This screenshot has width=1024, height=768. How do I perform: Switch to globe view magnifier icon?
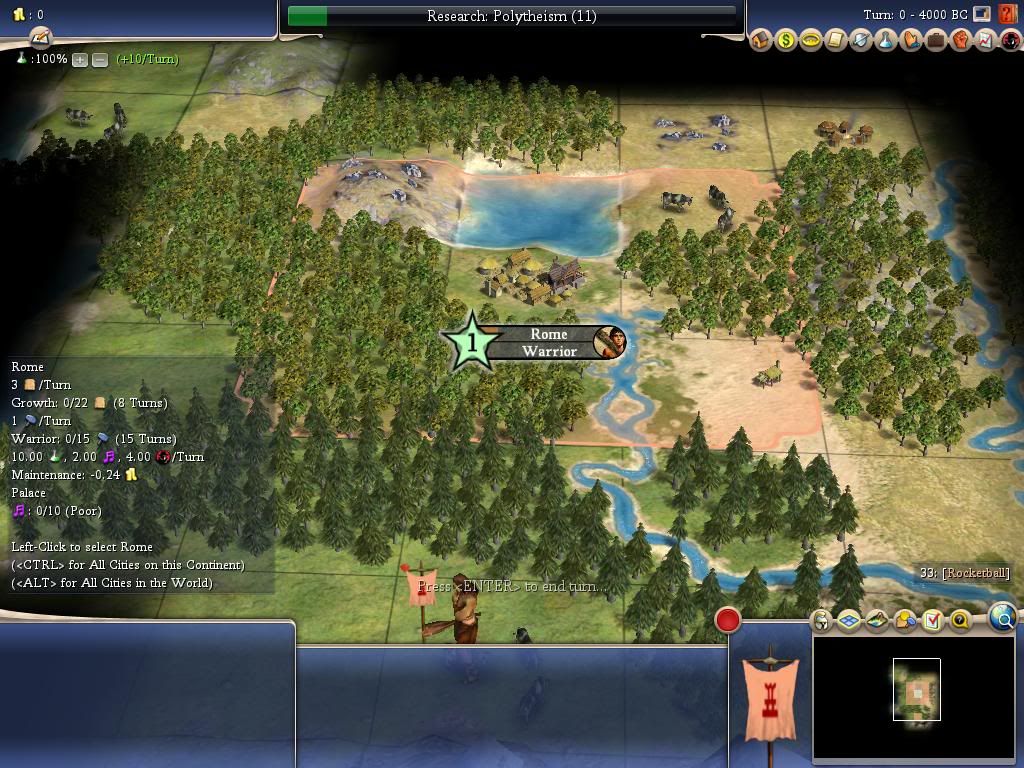coord(1003,618)
